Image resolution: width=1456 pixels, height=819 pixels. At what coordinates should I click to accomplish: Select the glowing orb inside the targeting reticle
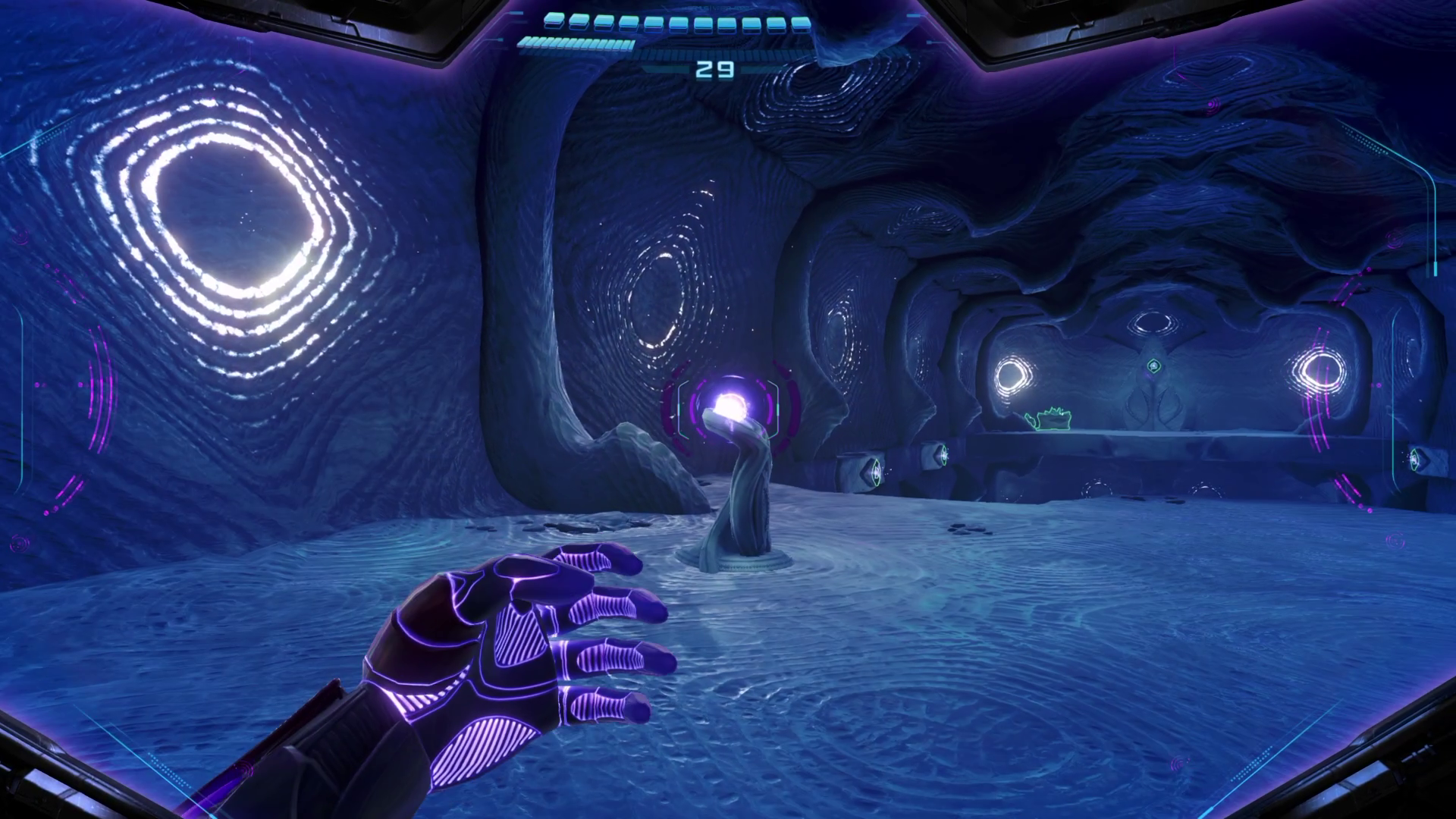tap(729, 405)
